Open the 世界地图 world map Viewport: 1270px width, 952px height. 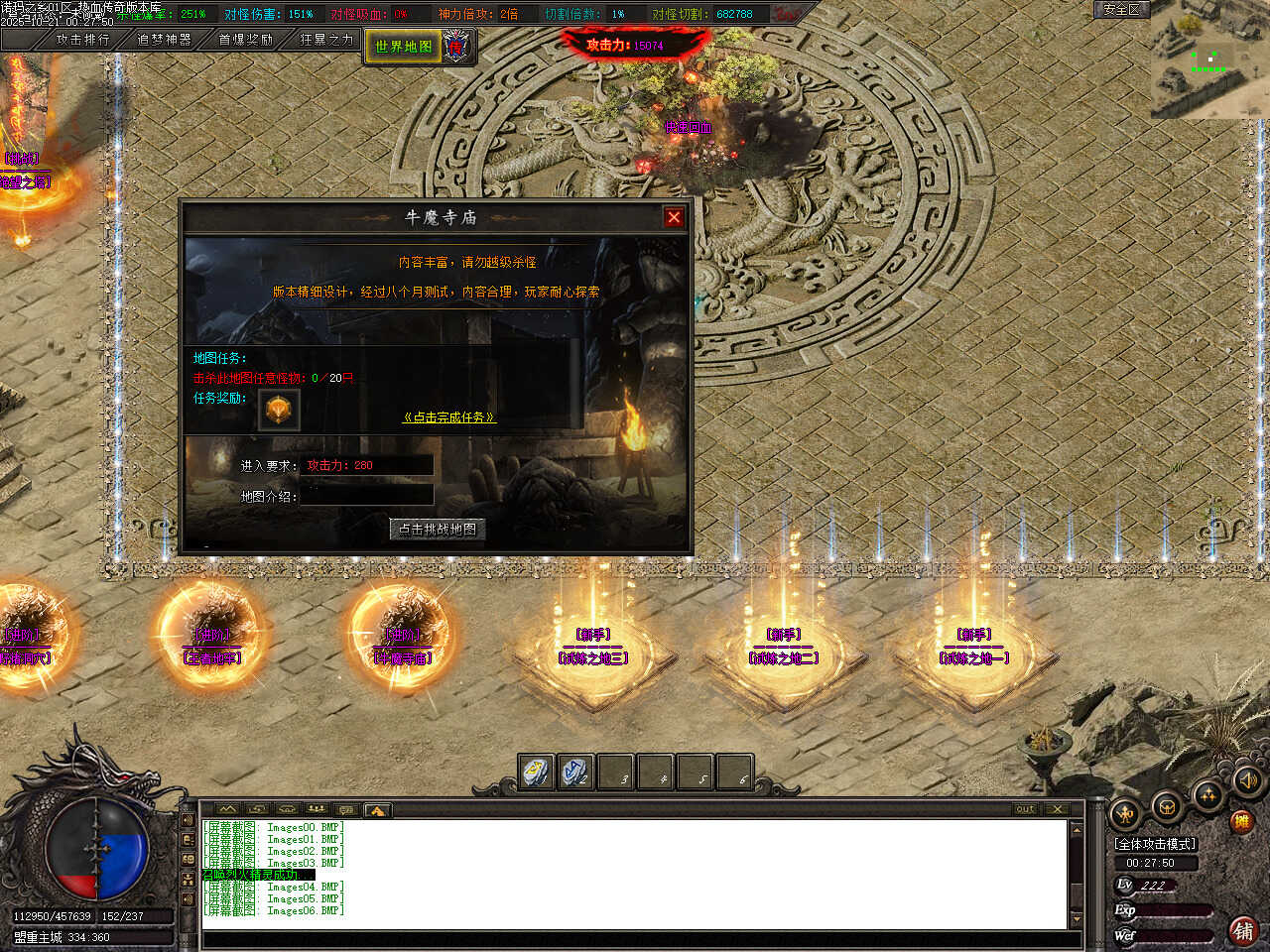tap(403, 47)
